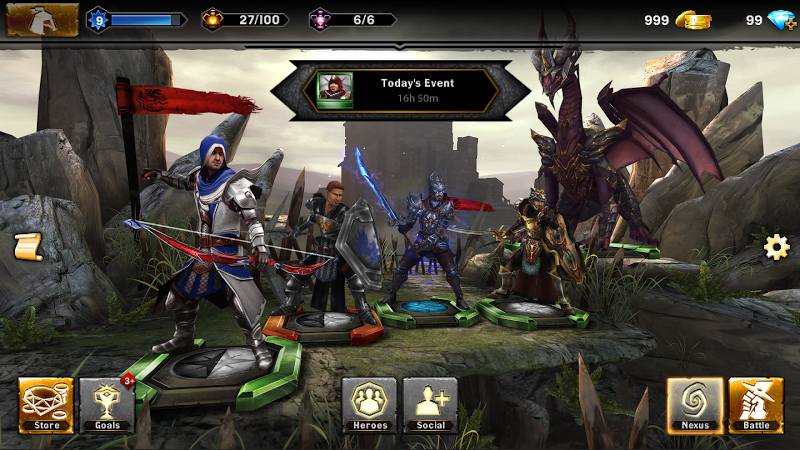Open the Store menu
This screenshot has height=450, width=800.
pyautogui.click(x=46, y=405)
